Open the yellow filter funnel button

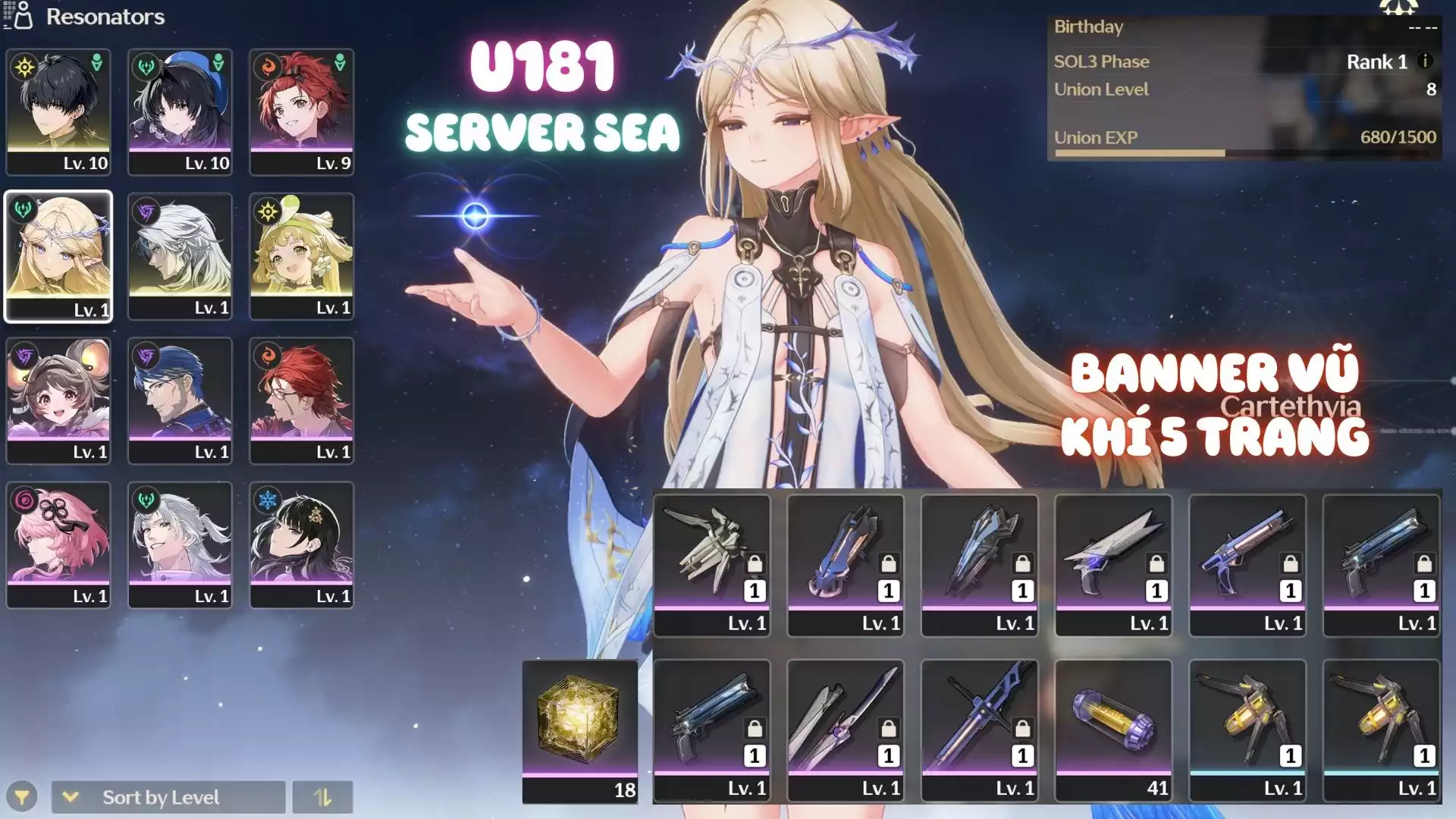pyautogui.click(x=22, y=797)
